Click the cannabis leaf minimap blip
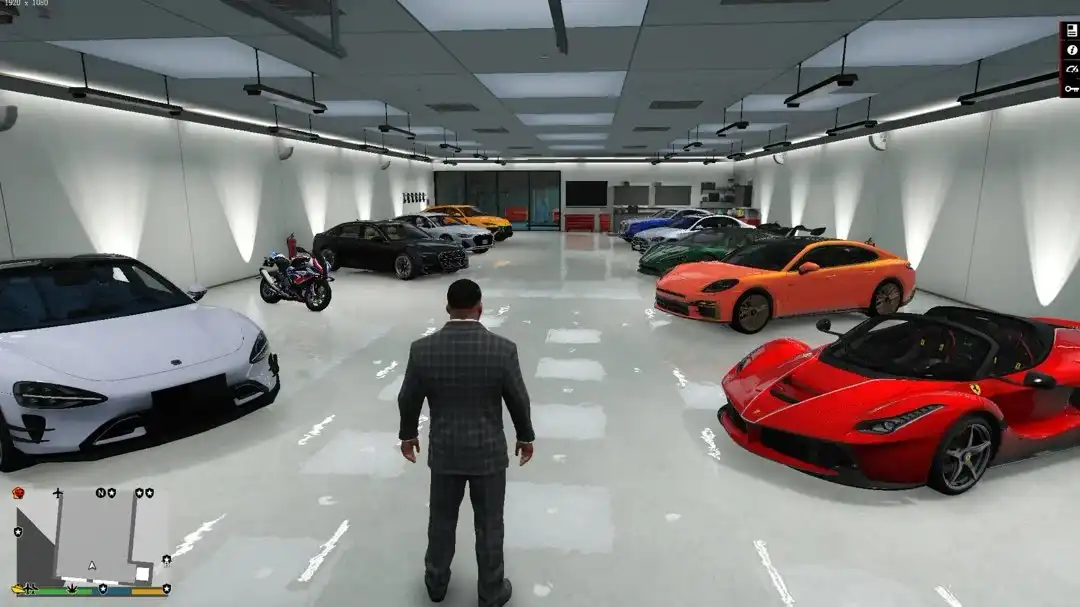Viewport: 1080px width, 607px height. pyautogui.click(x=74, y=588)
